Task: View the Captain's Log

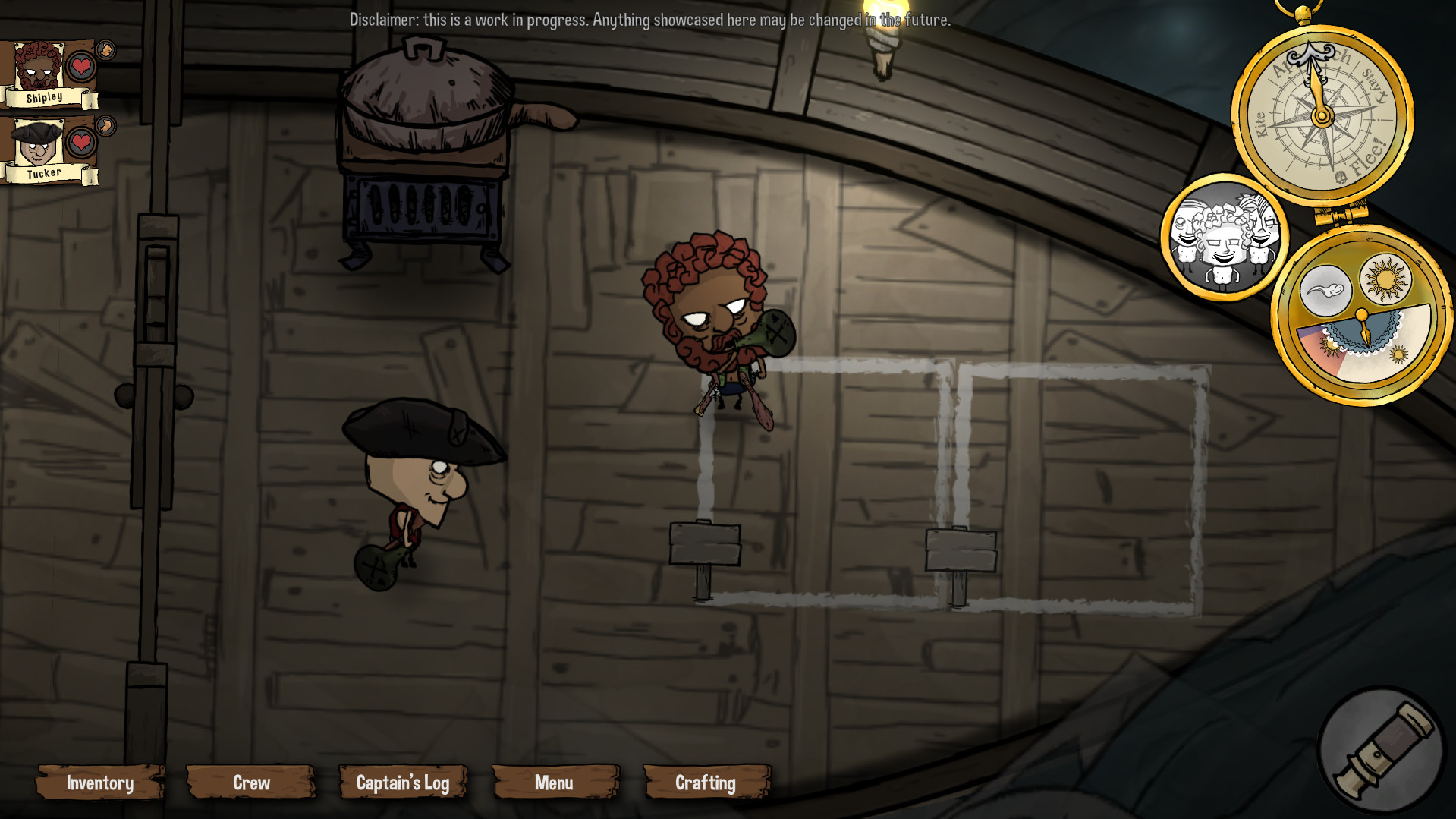Action: coord(403,783)
